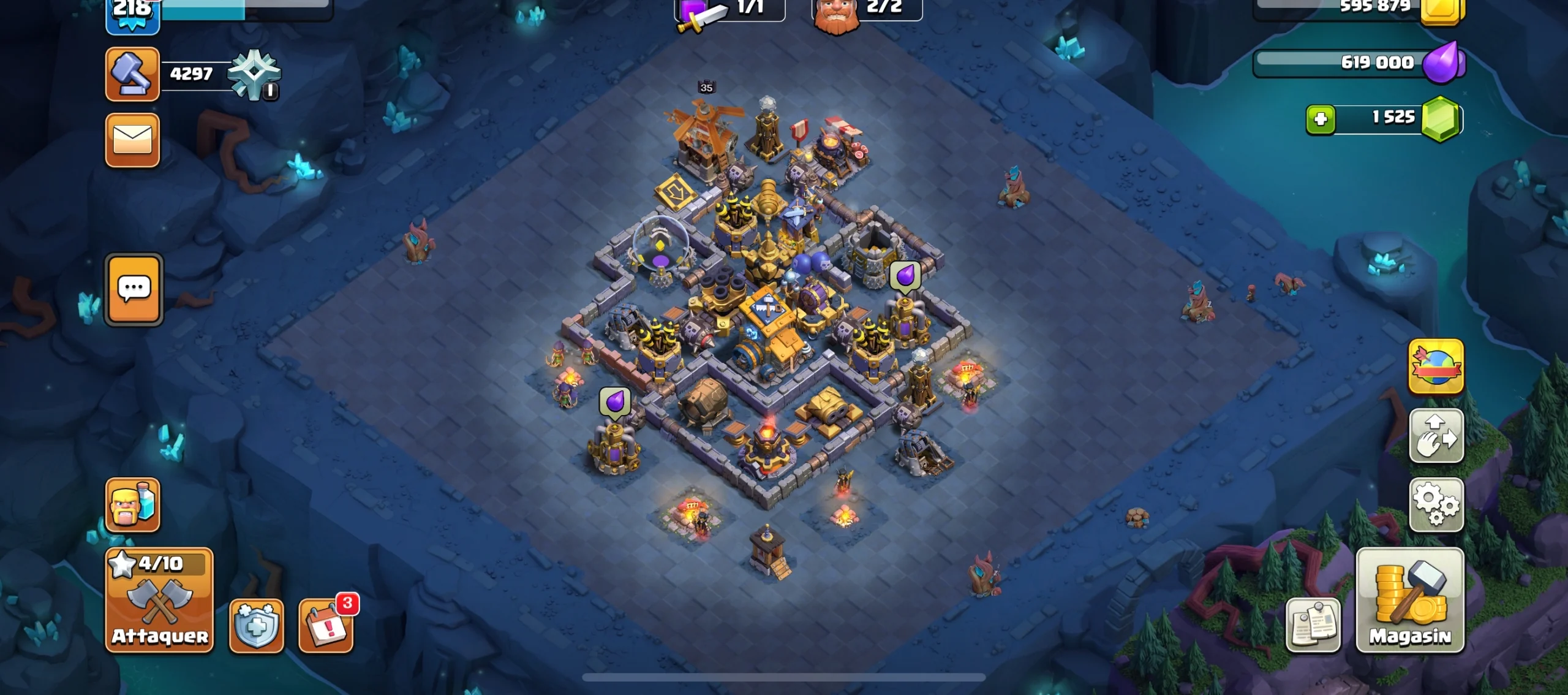The width and height of the screenshot is (1568, 695).
Task: Activate the layout editor hand button
Action: tap(1436, 436)
